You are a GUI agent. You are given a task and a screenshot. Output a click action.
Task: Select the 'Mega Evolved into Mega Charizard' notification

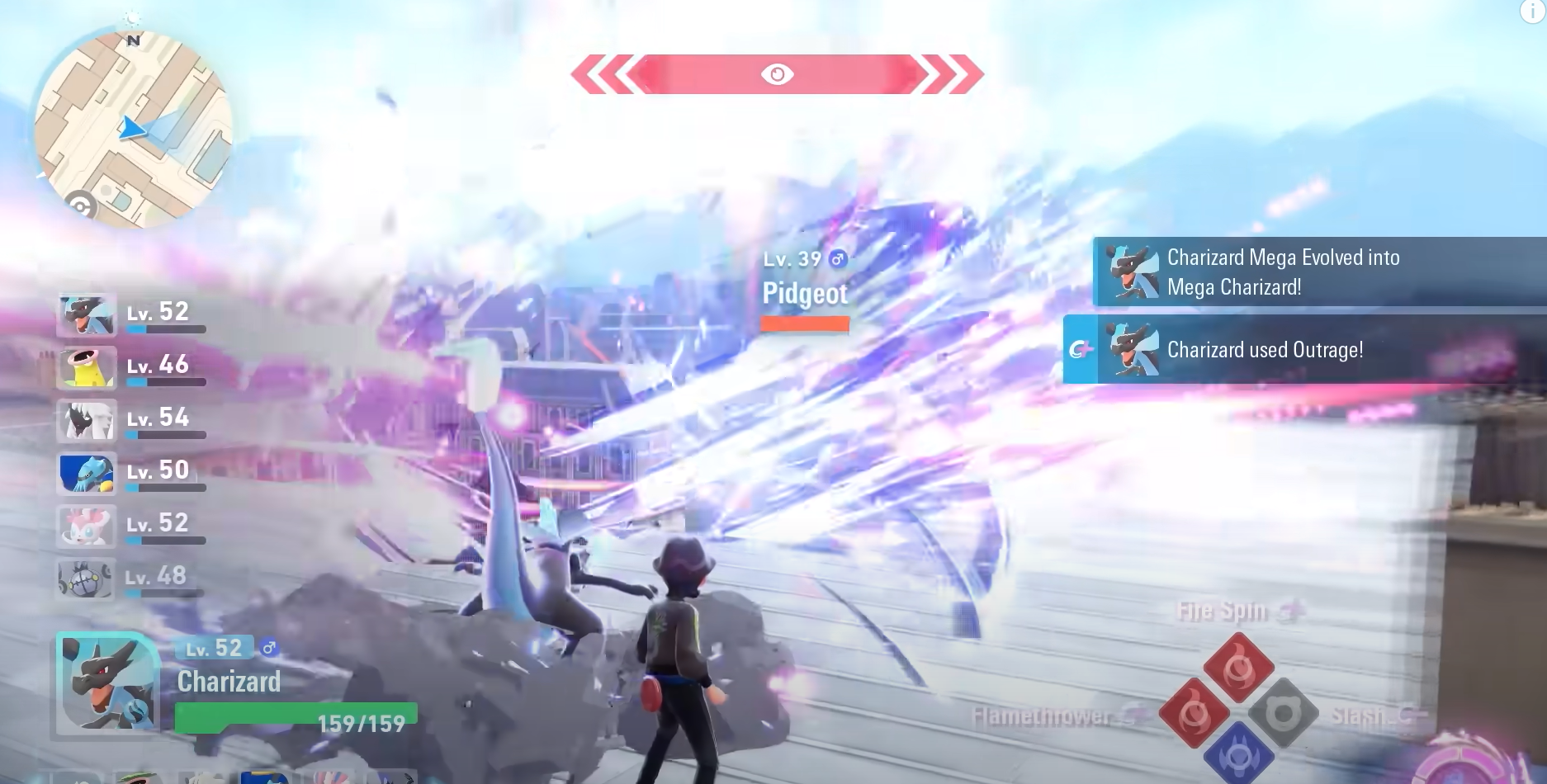coord(1319,272)
